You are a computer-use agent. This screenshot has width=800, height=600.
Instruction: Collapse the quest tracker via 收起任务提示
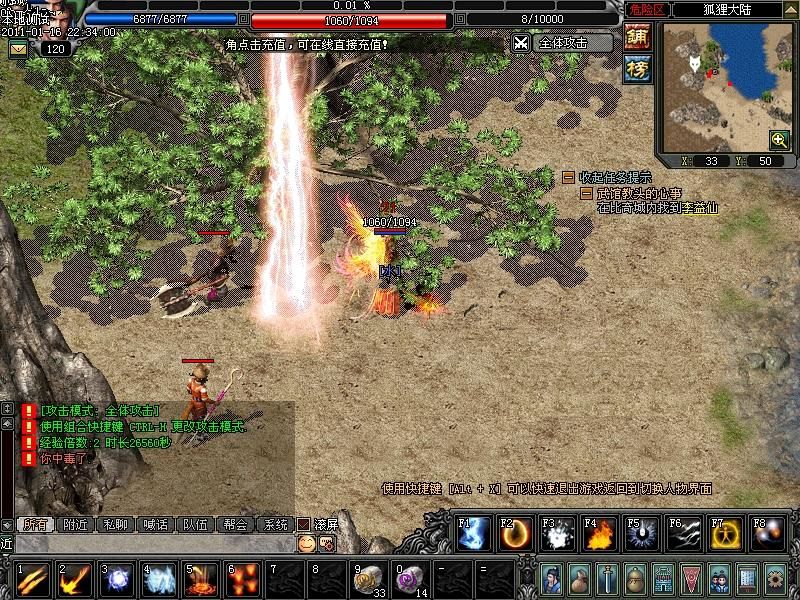(568, 177)
